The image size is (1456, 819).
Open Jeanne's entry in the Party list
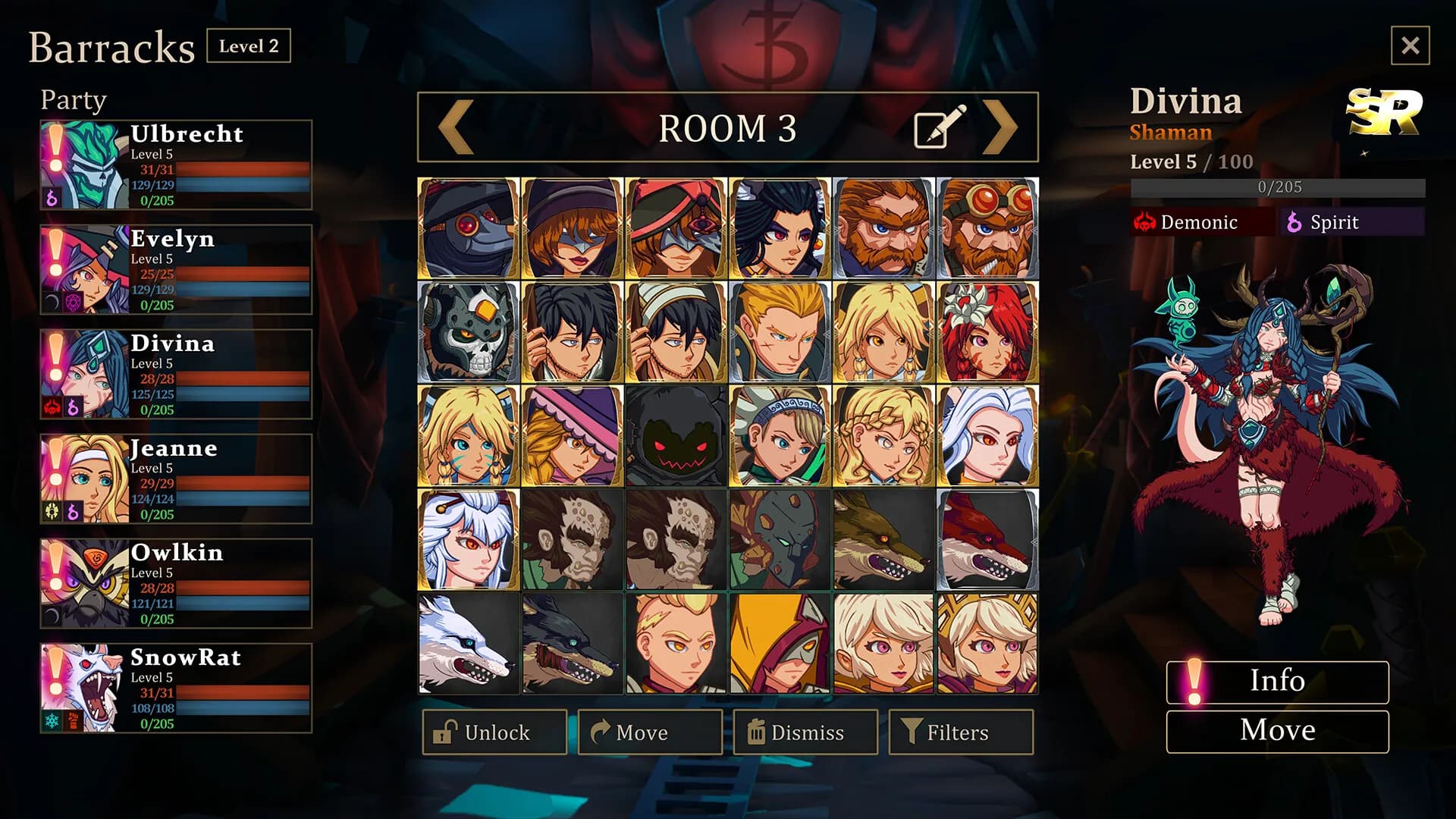(176, 477)
